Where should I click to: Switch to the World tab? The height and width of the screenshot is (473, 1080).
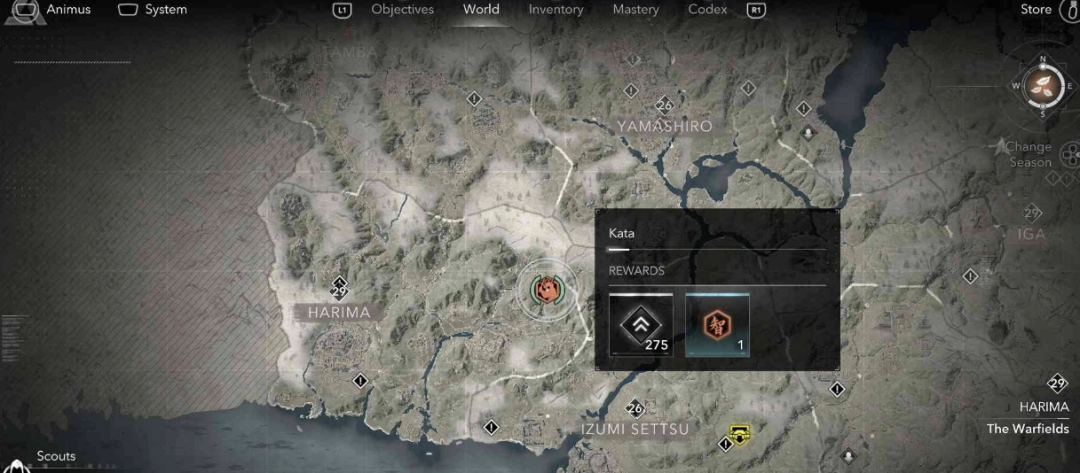tap(481, 10)
